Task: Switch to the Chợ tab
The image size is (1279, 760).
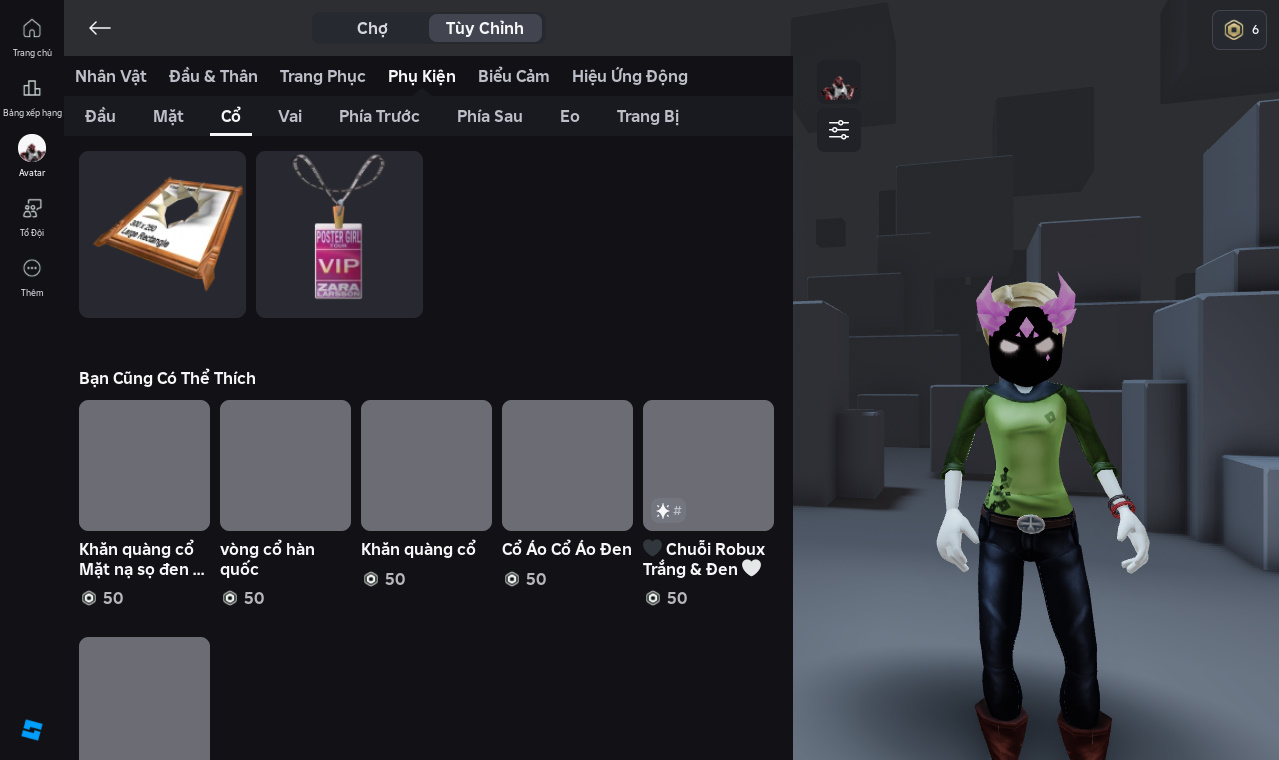Action: click(372, 28)
